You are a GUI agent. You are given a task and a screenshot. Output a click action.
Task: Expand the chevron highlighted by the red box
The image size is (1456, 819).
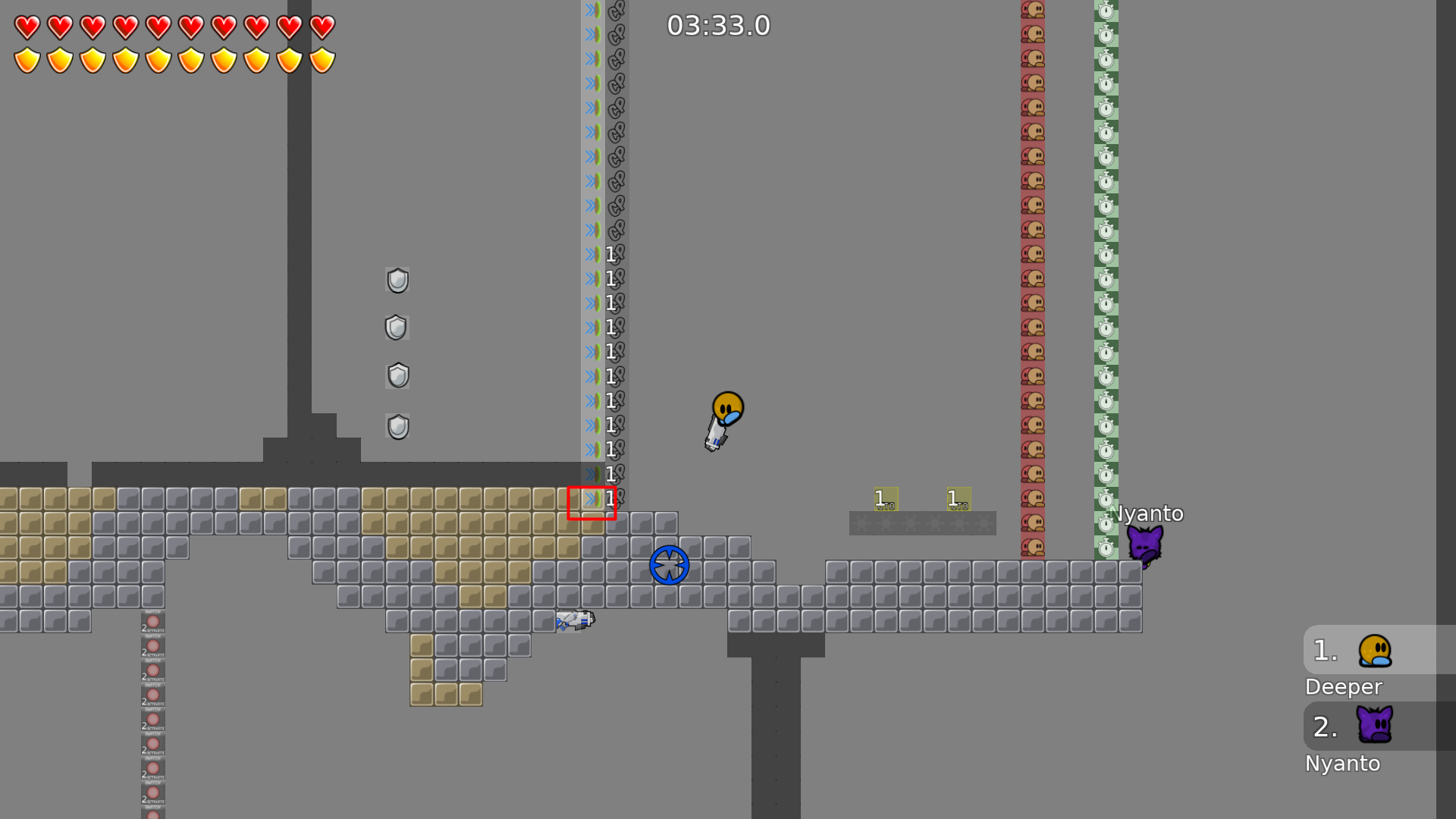[591, 499]
